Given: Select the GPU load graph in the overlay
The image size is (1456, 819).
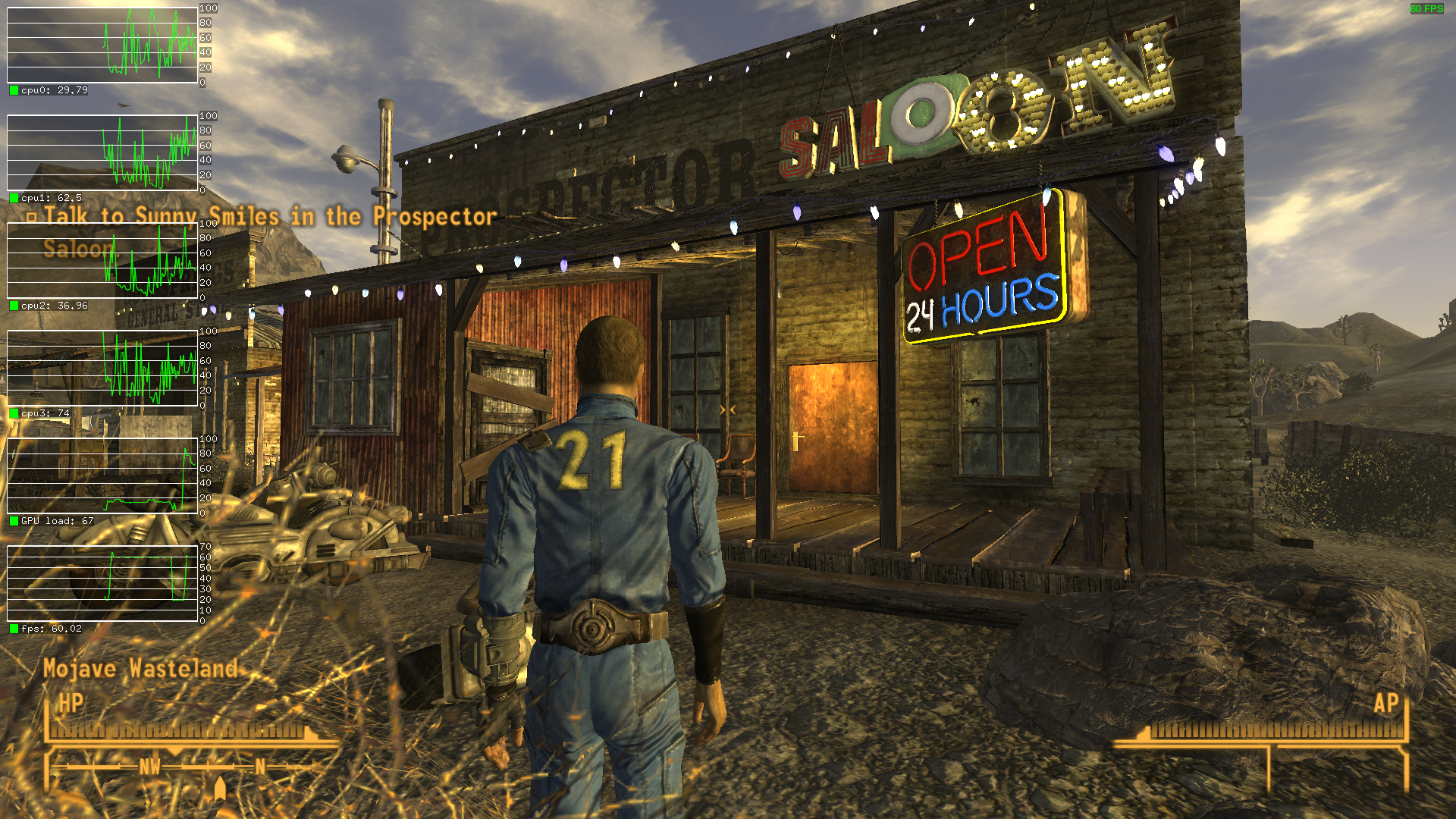Looking at the screenshot, I should (x=102, y=475).
